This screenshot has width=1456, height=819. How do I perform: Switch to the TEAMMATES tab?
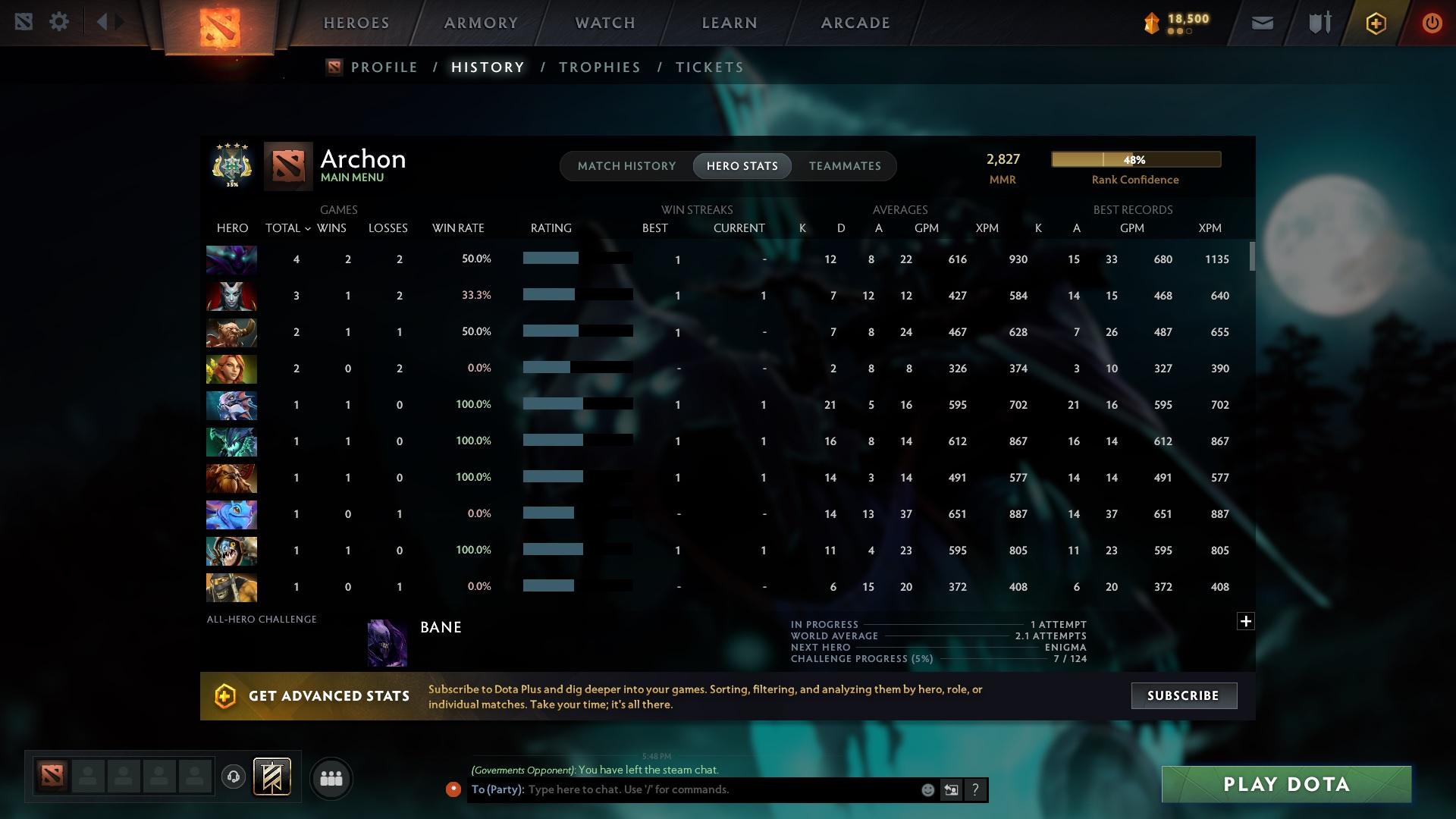[x=844, y=165]
